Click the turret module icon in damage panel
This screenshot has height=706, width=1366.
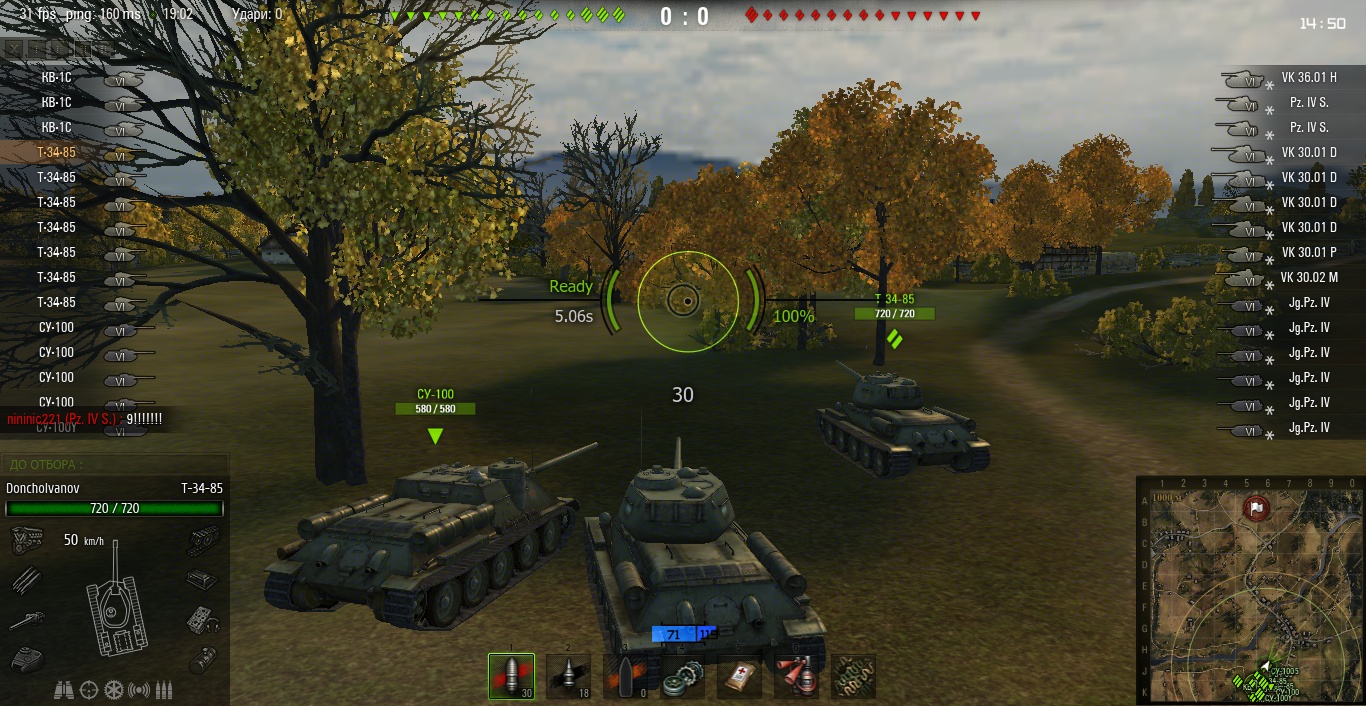pos(24,659)
